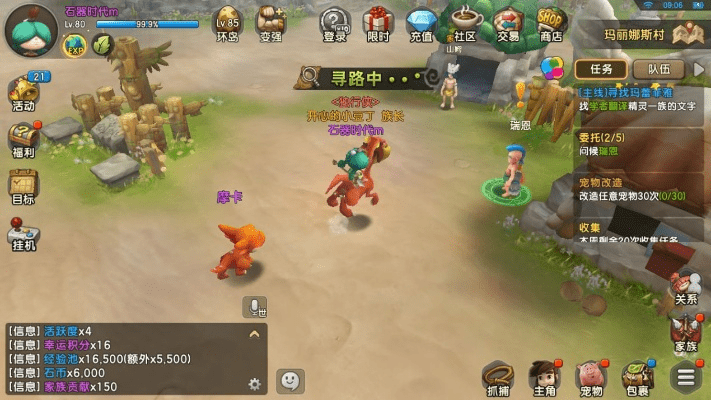The image size is (711, 400).
Task: Open the 活动 events icon
Action: click(24, 91)
